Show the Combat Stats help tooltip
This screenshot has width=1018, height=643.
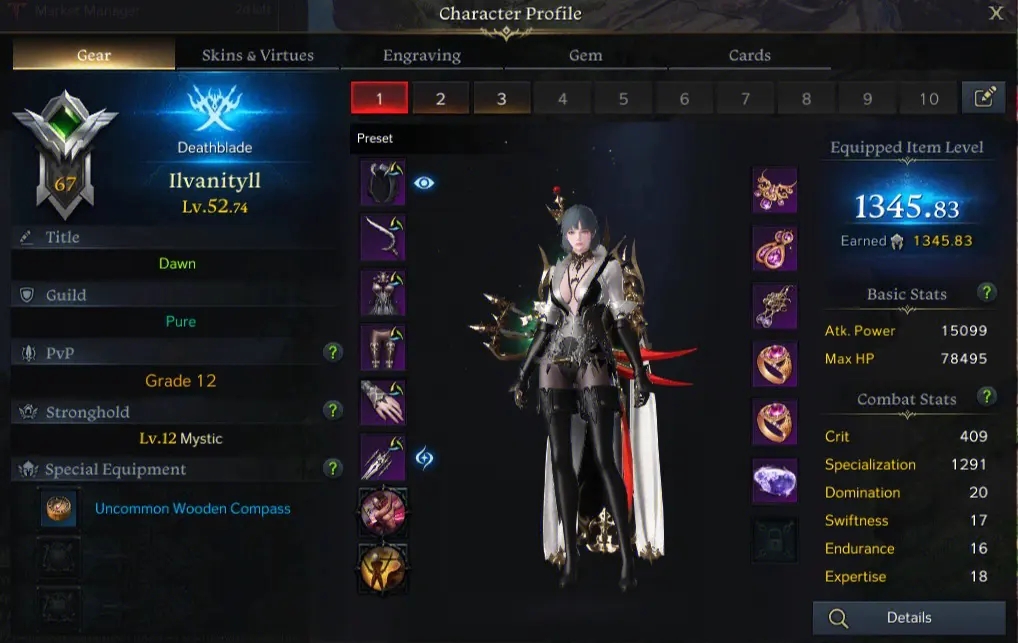(x=987, y=396)
